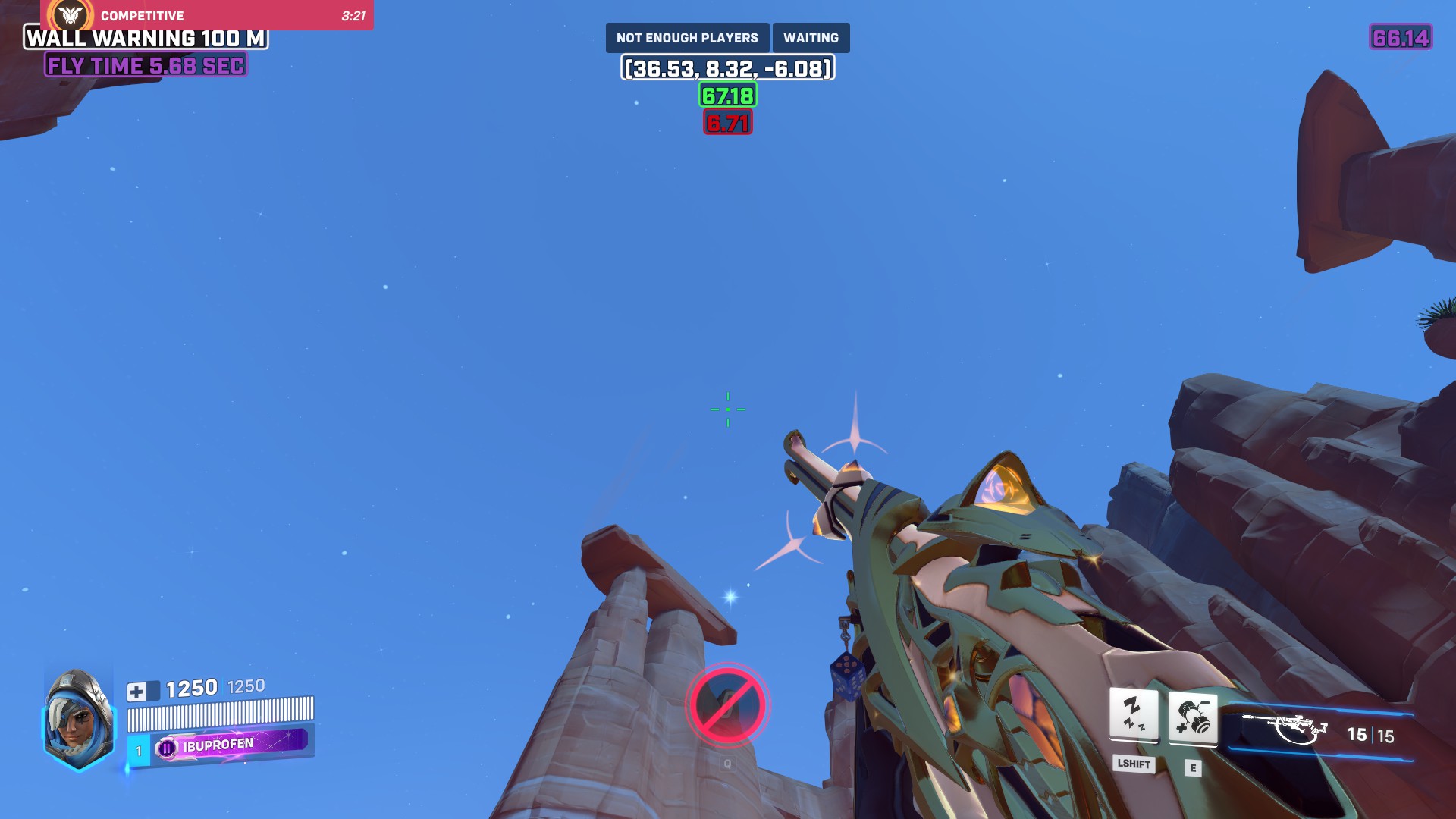Click the blocked ultimate ability icon
Screen dimensions: 1456x819
[727, 705]
